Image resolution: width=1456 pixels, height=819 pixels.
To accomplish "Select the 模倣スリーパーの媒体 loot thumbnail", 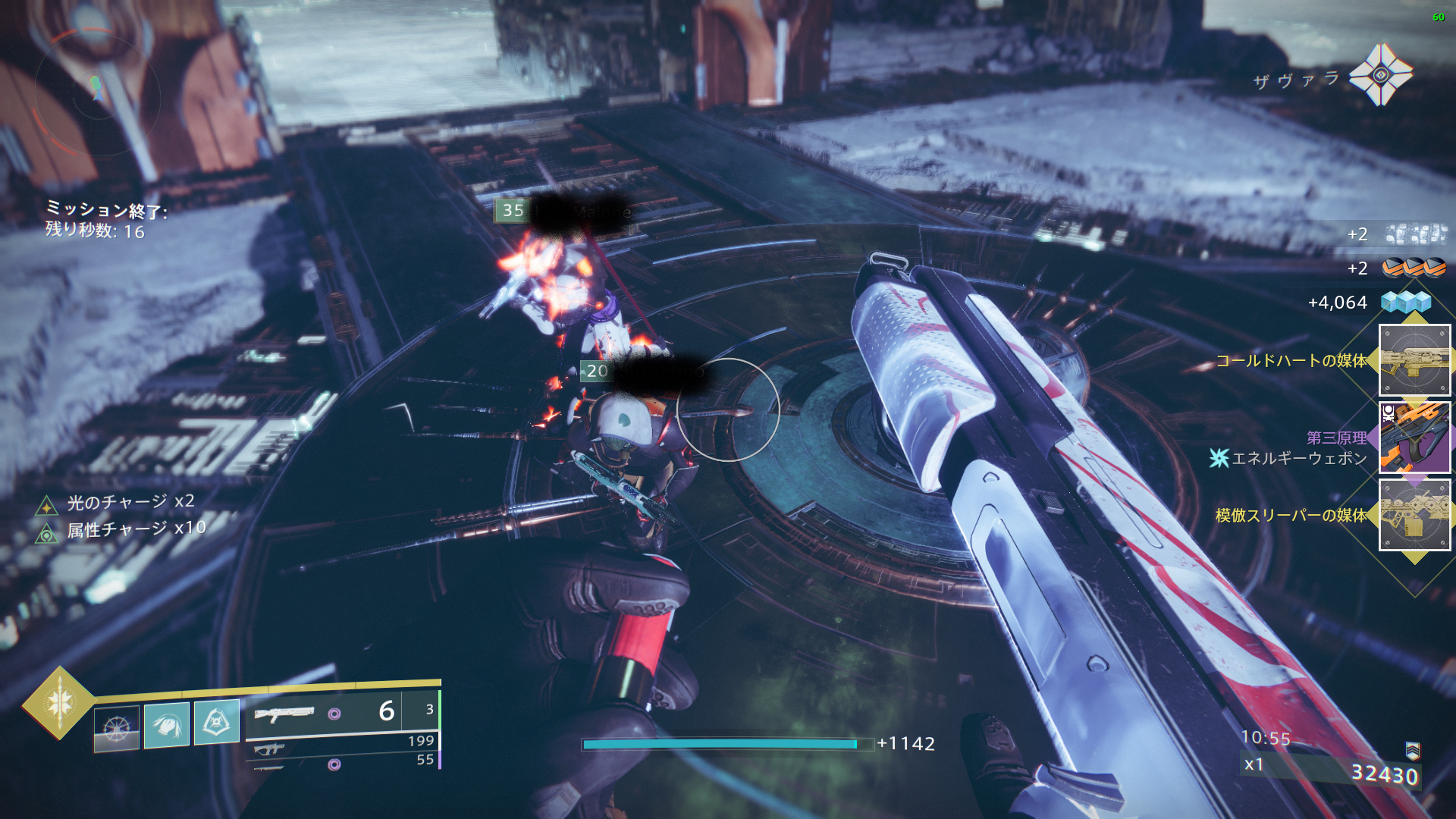I will tap(1414, 515).
